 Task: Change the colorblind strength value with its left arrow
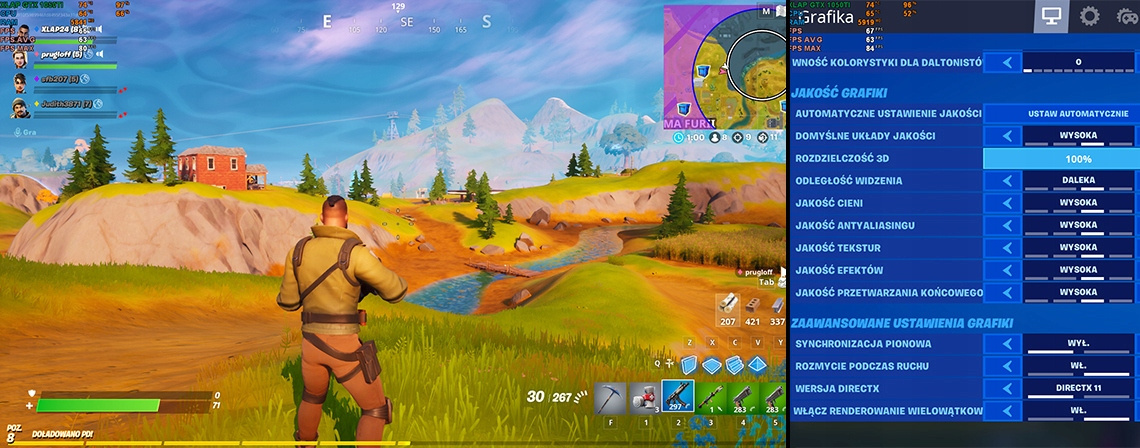coord(1004,63)
